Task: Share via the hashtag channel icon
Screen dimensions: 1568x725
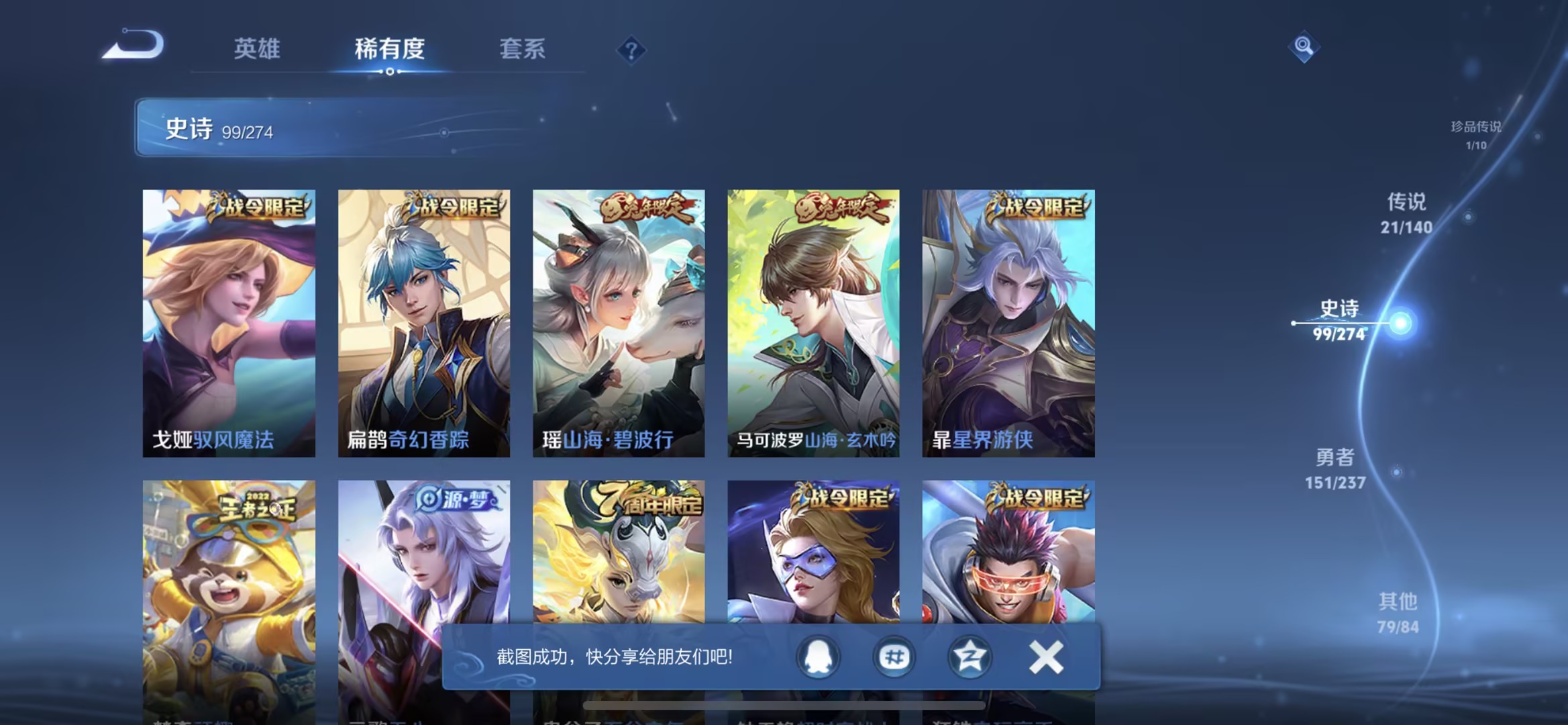Action: point(894,659)
